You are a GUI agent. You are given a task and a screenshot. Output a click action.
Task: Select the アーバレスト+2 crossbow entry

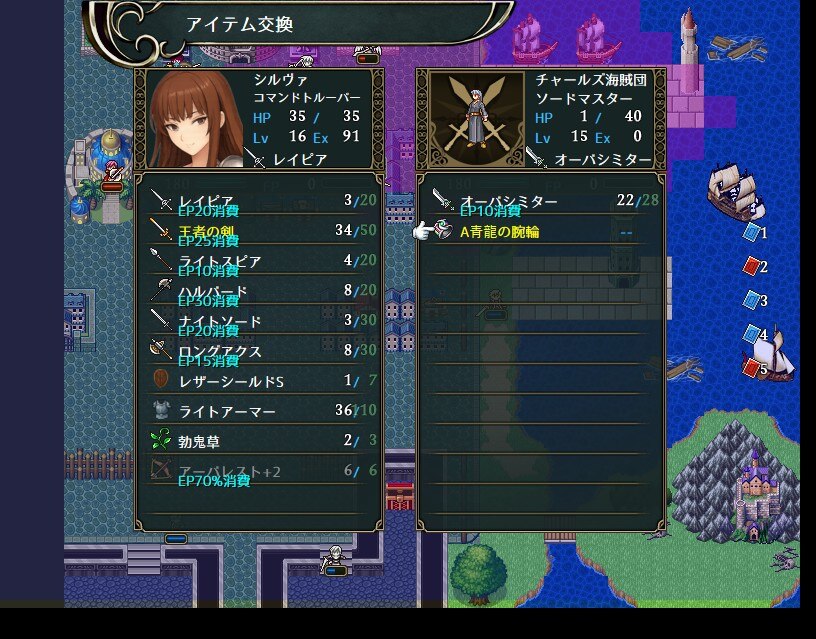click(x=260, y=470)
